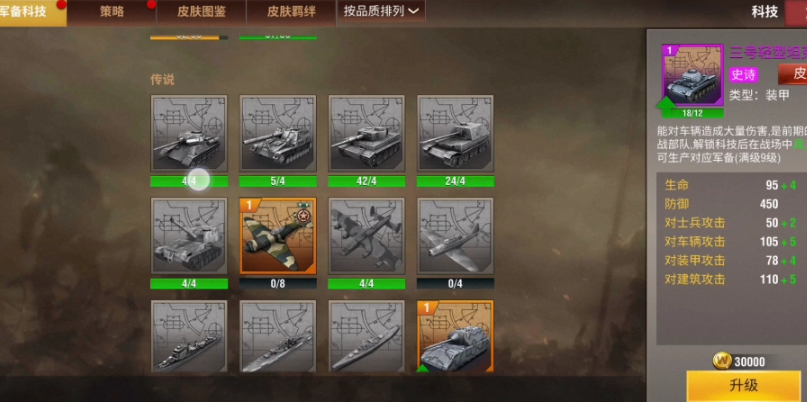This screenshot has width=807, height=402.
Task: Choose the grey plane card showing 4/4
Action: pyautogui.click(x=366, y=237)
